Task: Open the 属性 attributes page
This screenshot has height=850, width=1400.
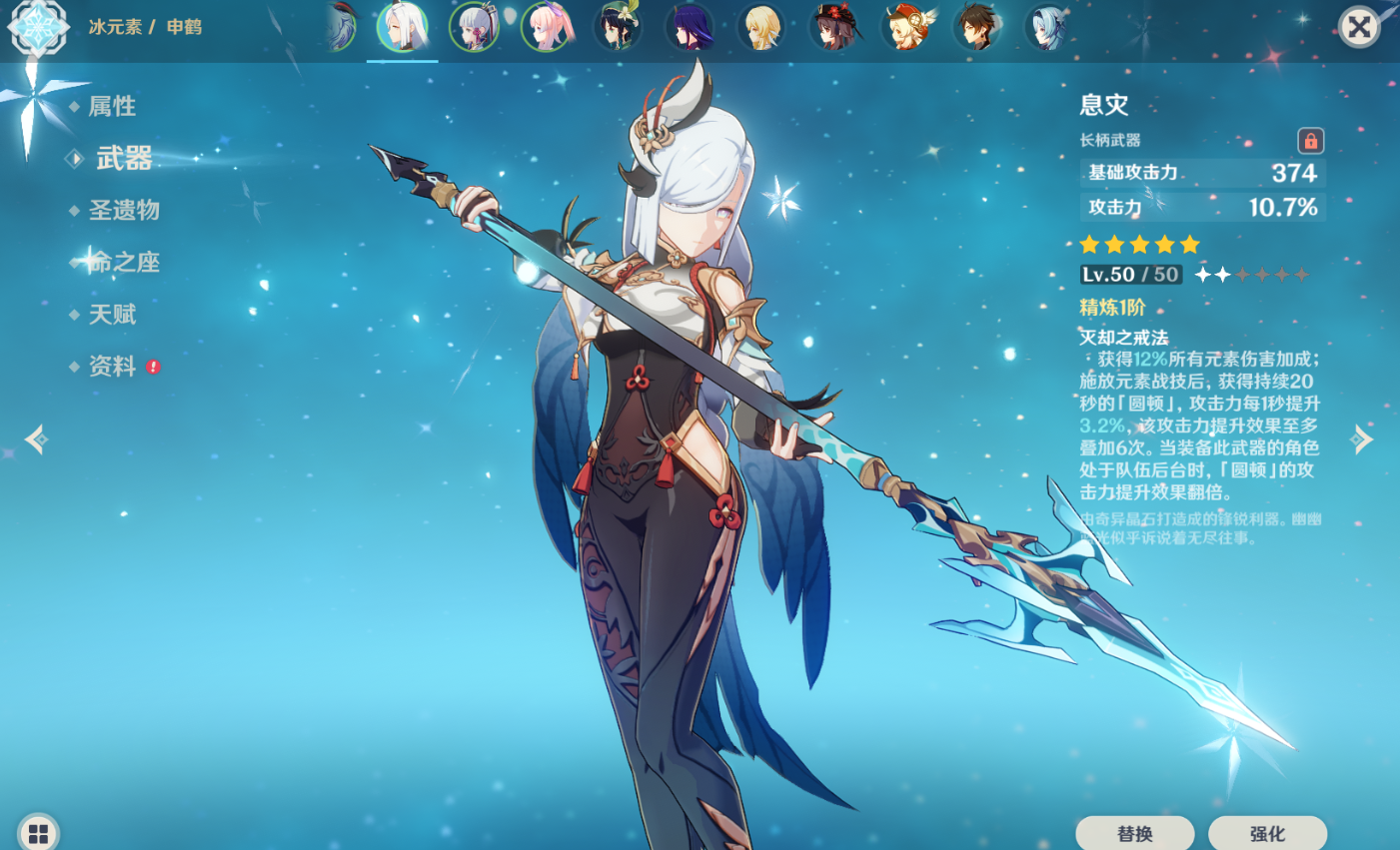Action: coord(111,106)
